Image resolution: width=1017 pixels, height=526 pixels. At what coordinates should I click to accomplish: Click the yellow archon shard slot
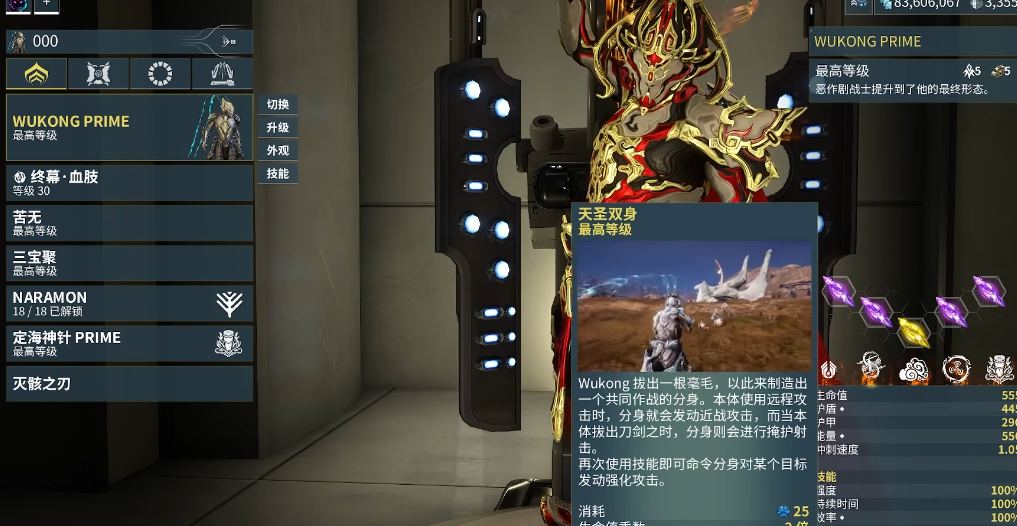pyautogui.click(x=911, y=332)
